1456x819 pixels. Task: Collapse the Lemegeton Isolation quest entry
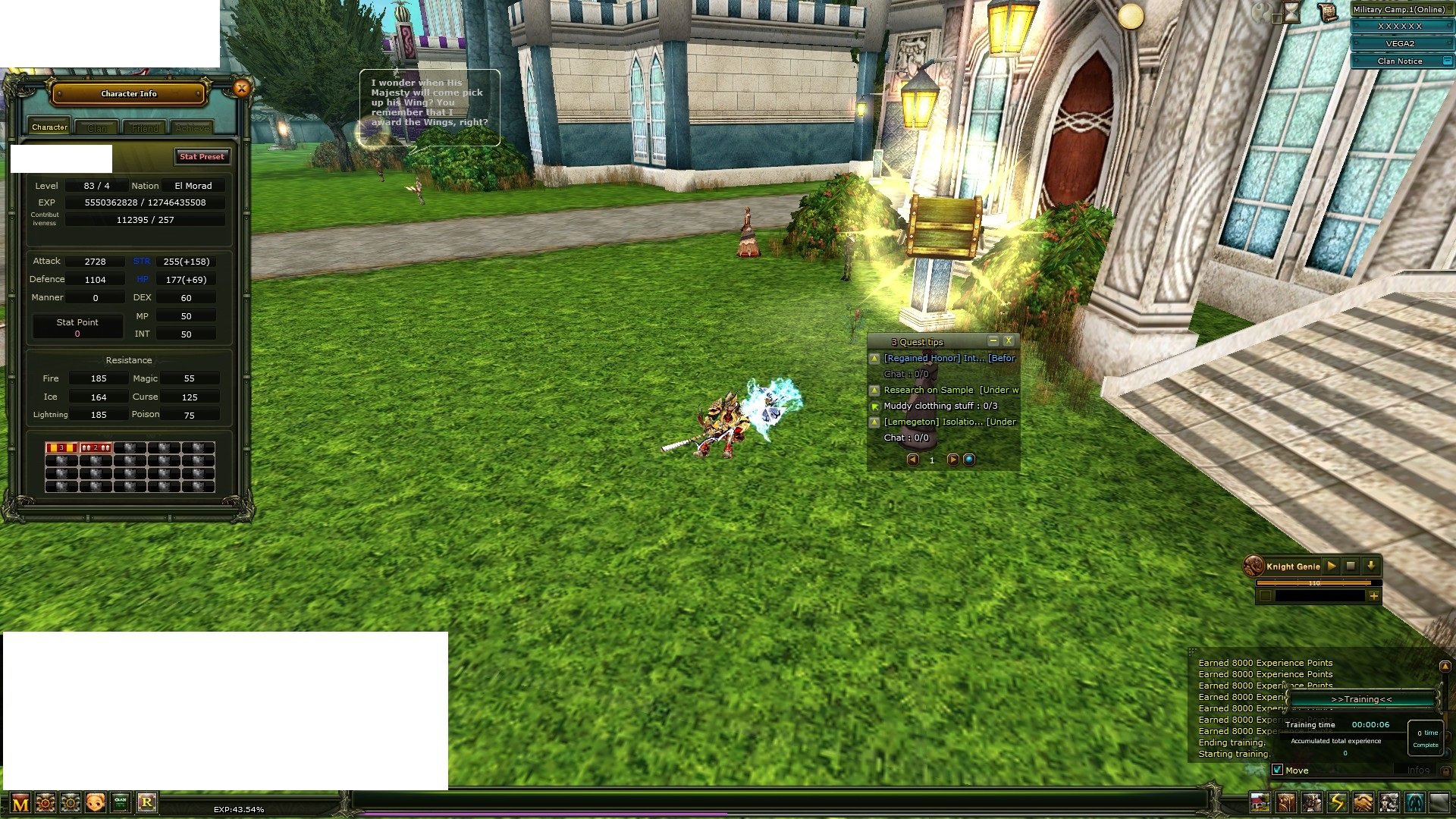coord(873,422)
